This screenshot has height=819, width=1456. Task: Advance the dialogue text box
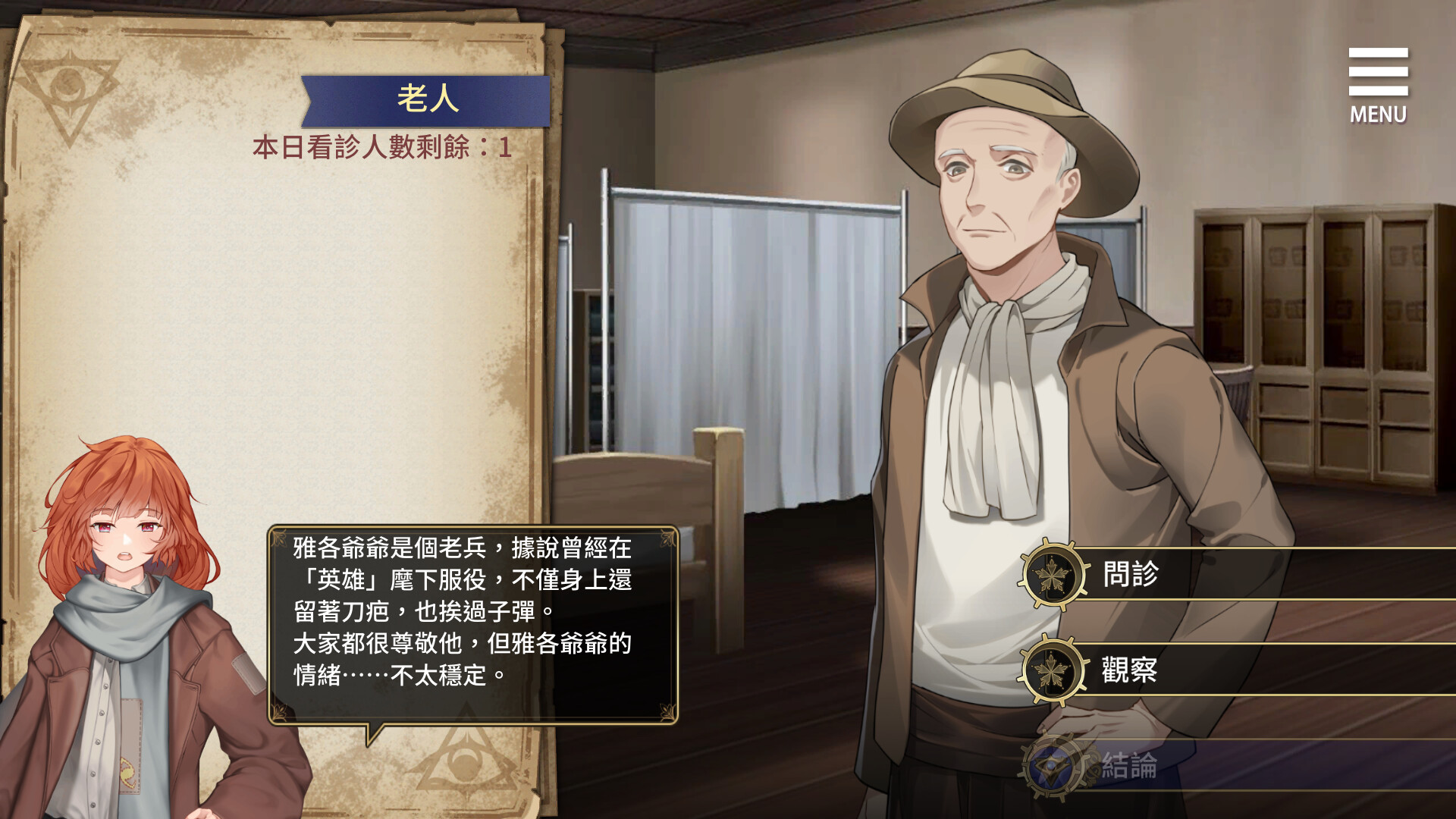(472, 624)
